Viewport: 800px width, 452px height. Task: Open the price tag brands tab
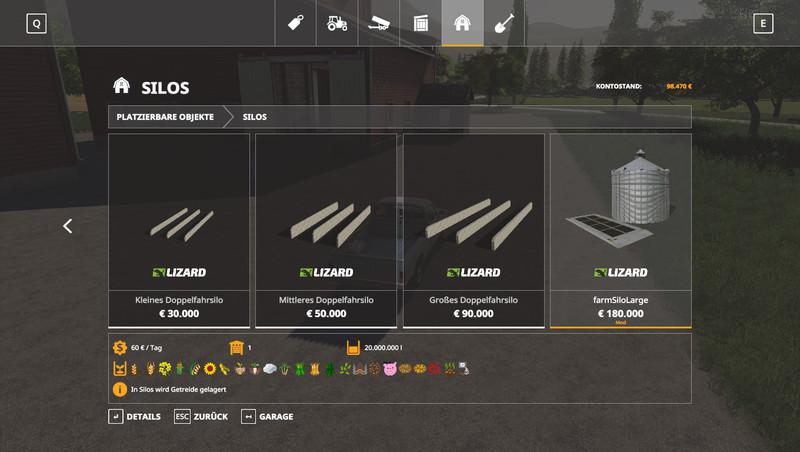click(297, 22)
